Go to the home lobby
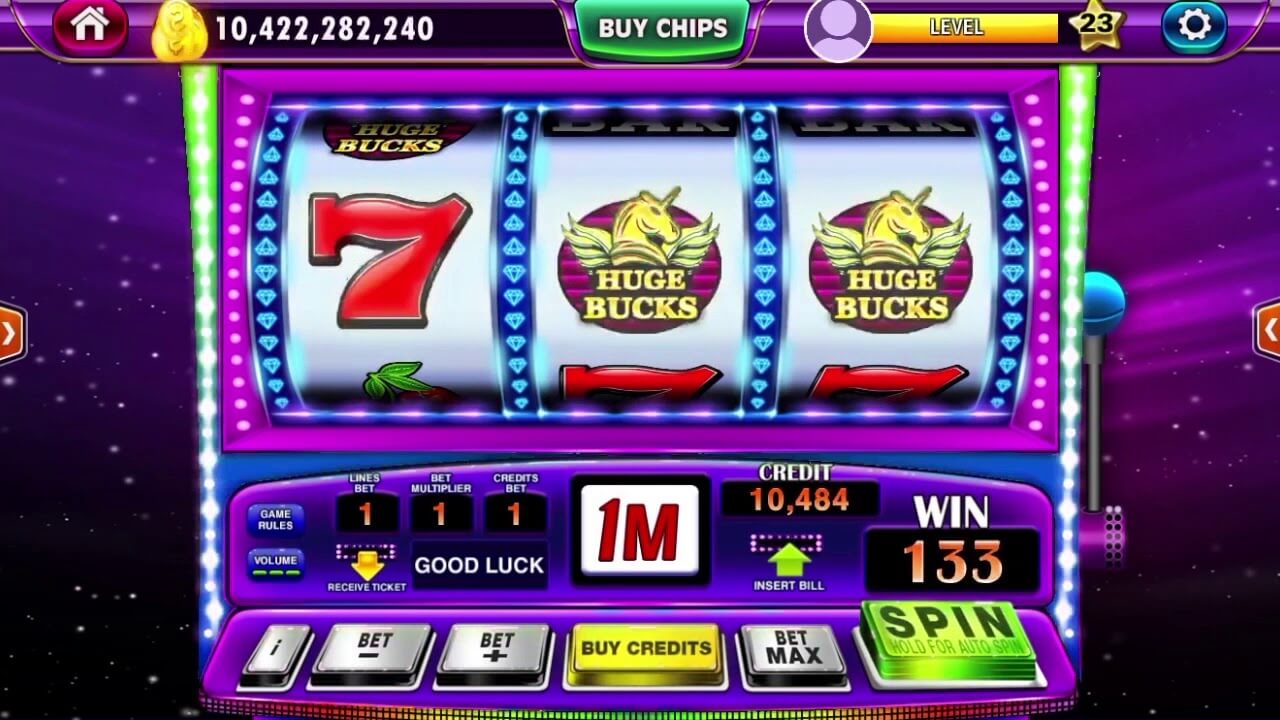1280x720 pixels. pyautogui.click(x=90, y=26)
